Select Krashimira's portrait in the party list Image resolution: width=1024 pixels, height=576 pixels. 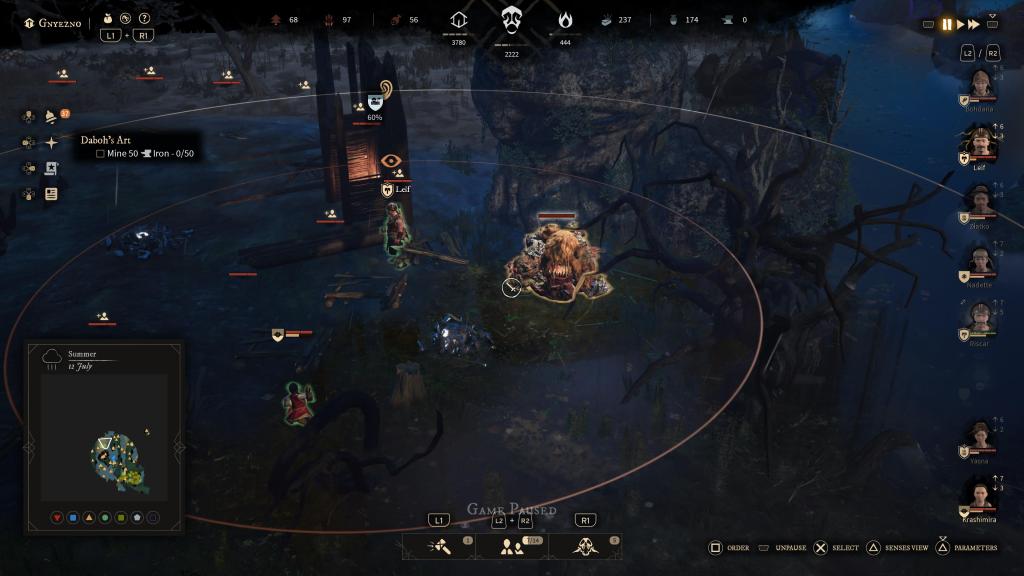tap(980, 495)
